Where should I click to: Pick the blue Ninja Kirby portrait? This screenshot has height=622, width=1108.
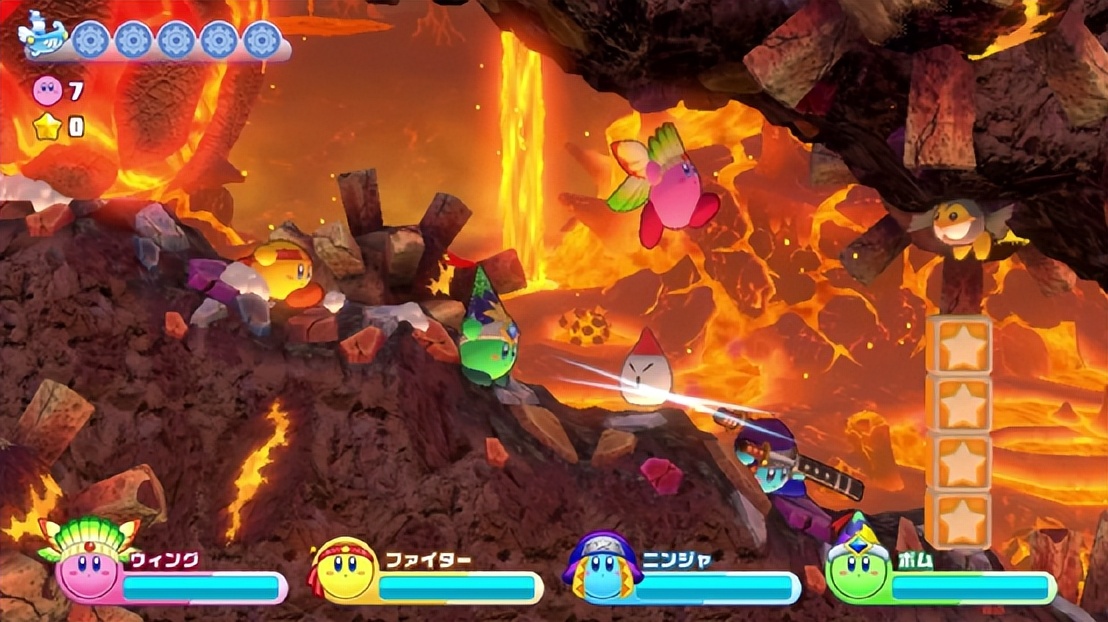[x=603, y=572]
